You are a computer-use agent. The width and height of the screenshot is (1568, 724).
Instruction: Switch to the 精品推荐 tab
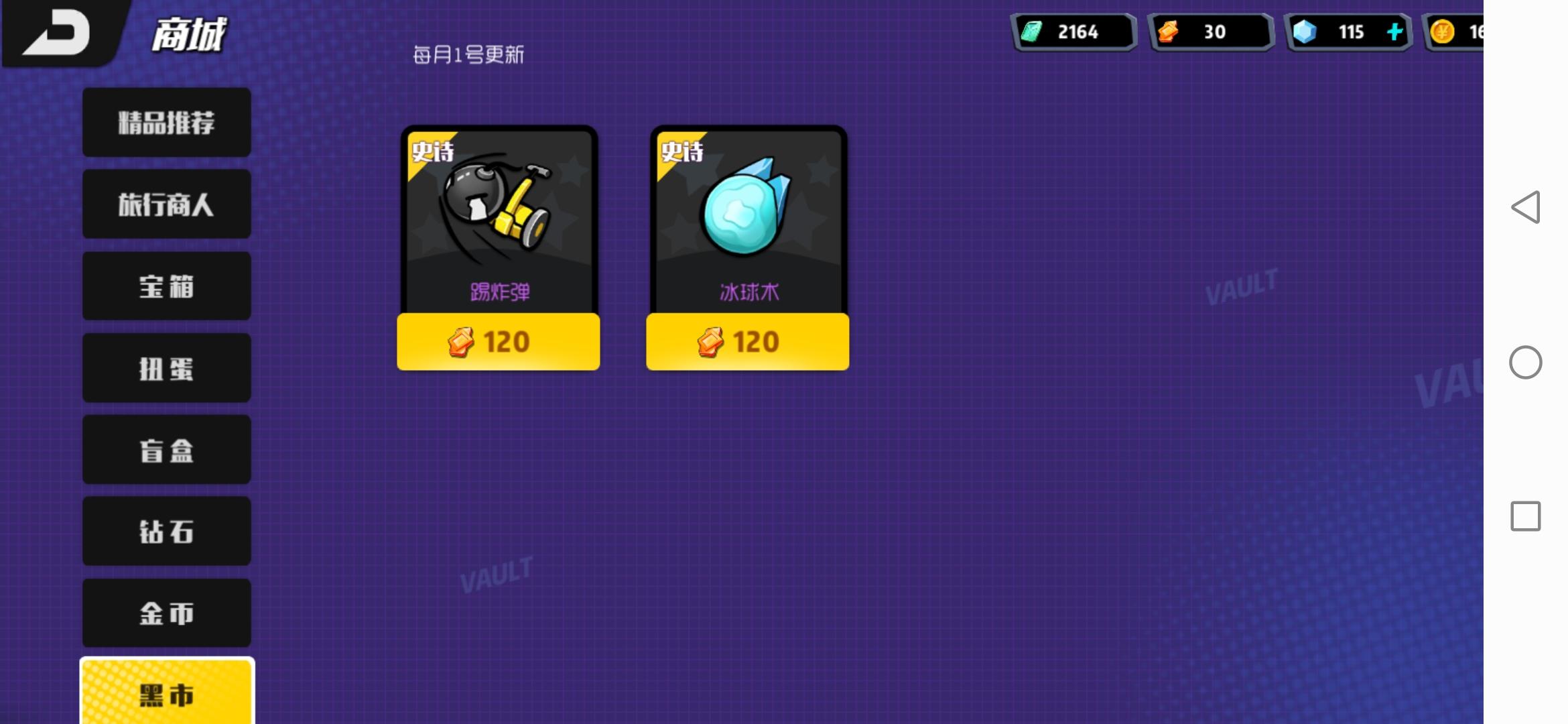point(166,122)
